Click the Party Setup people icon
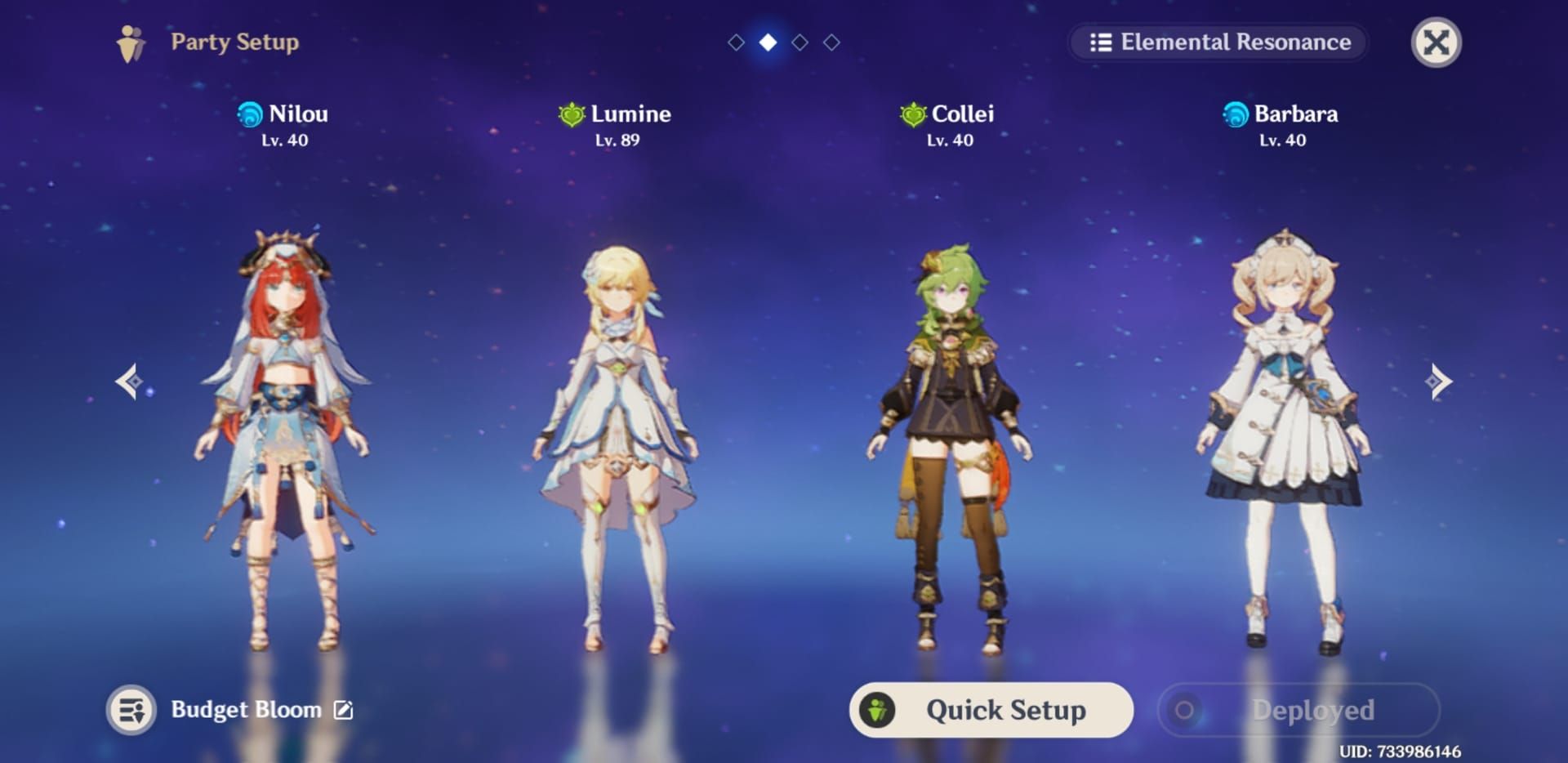 131,42
